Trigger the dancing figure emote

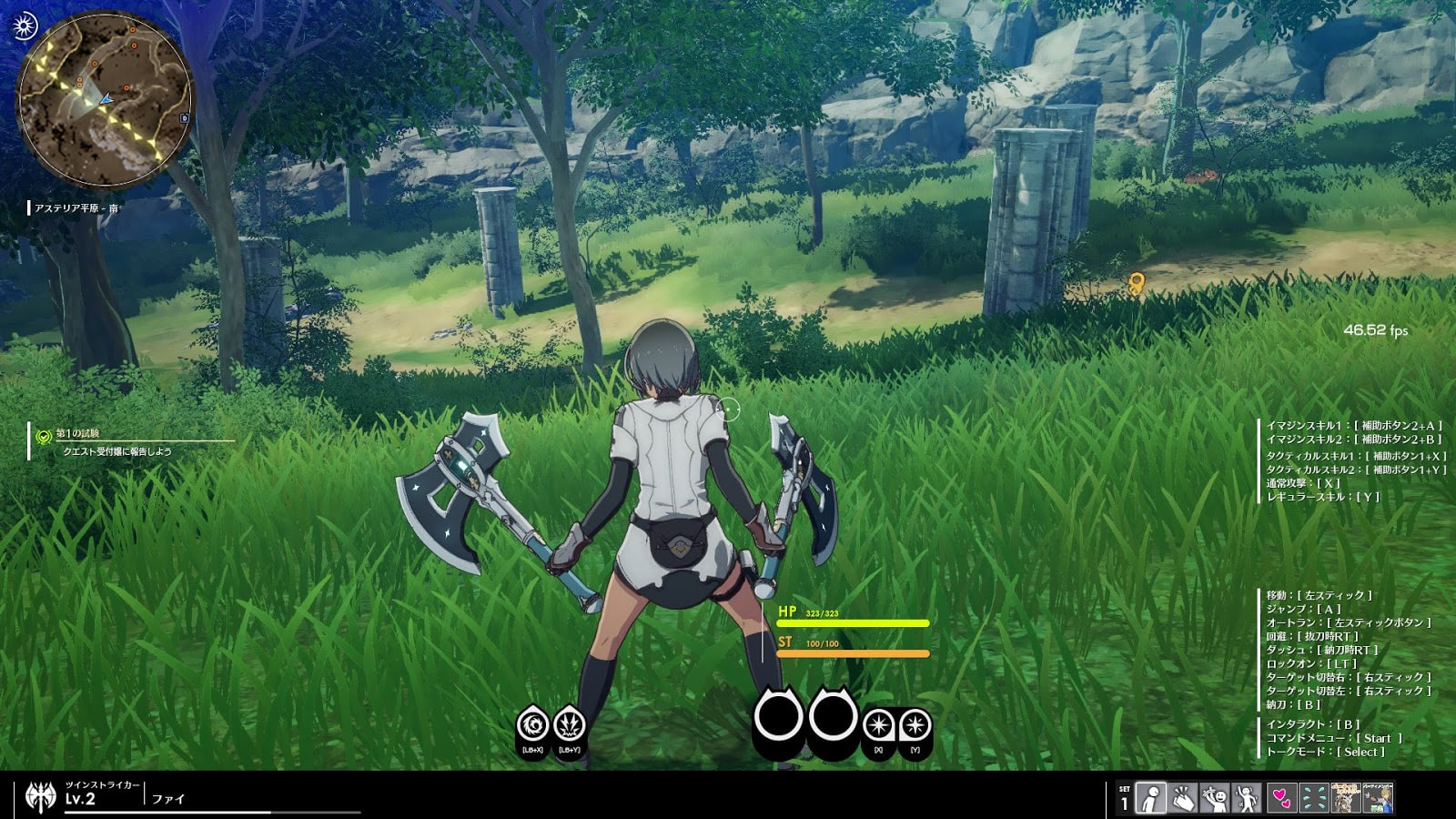click(1248, 798)
